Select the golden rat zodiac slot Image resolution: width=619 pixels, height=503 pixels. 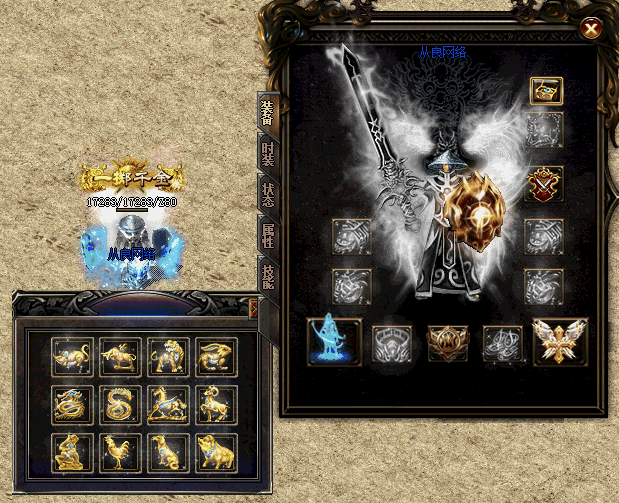coord(72,356)
